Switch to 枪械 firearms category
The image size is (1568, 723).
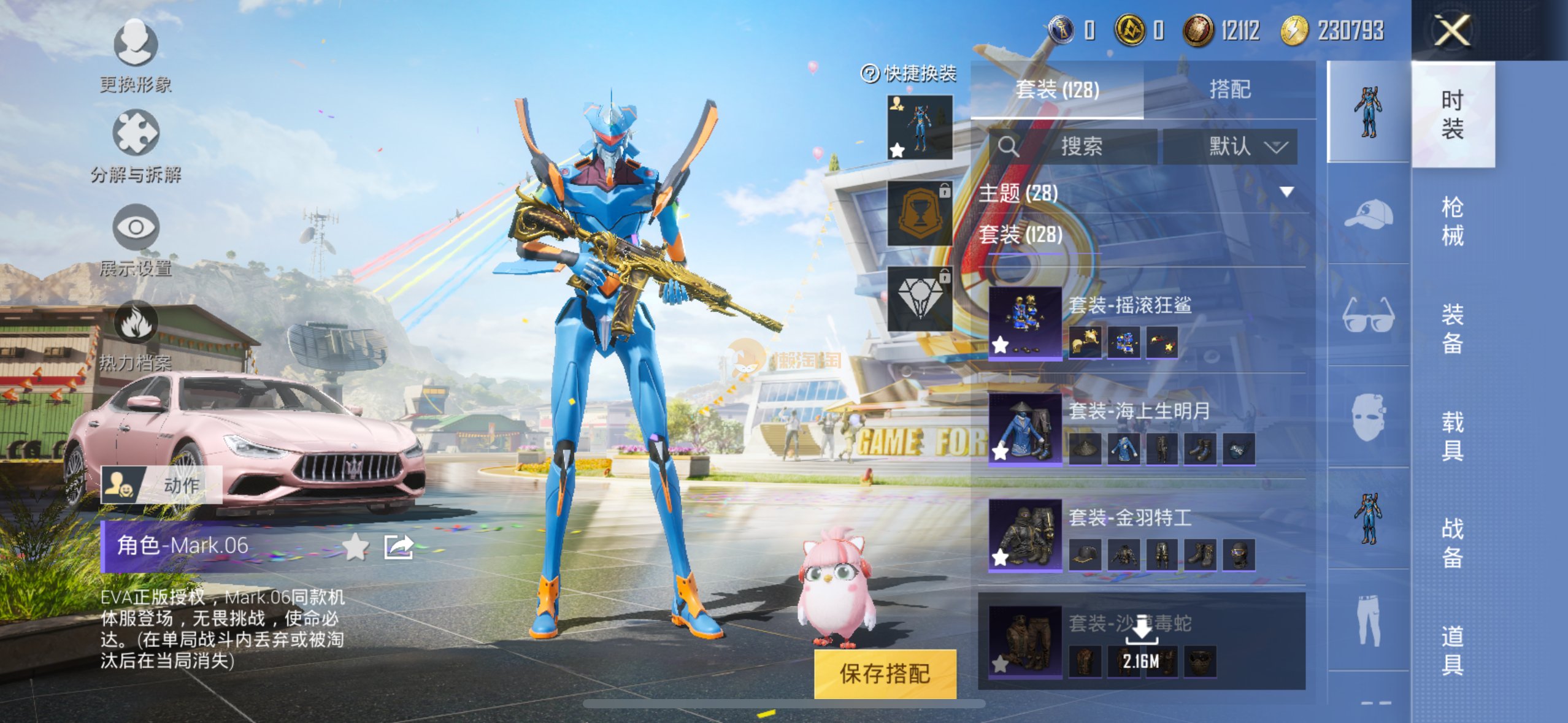(1452, 221)
